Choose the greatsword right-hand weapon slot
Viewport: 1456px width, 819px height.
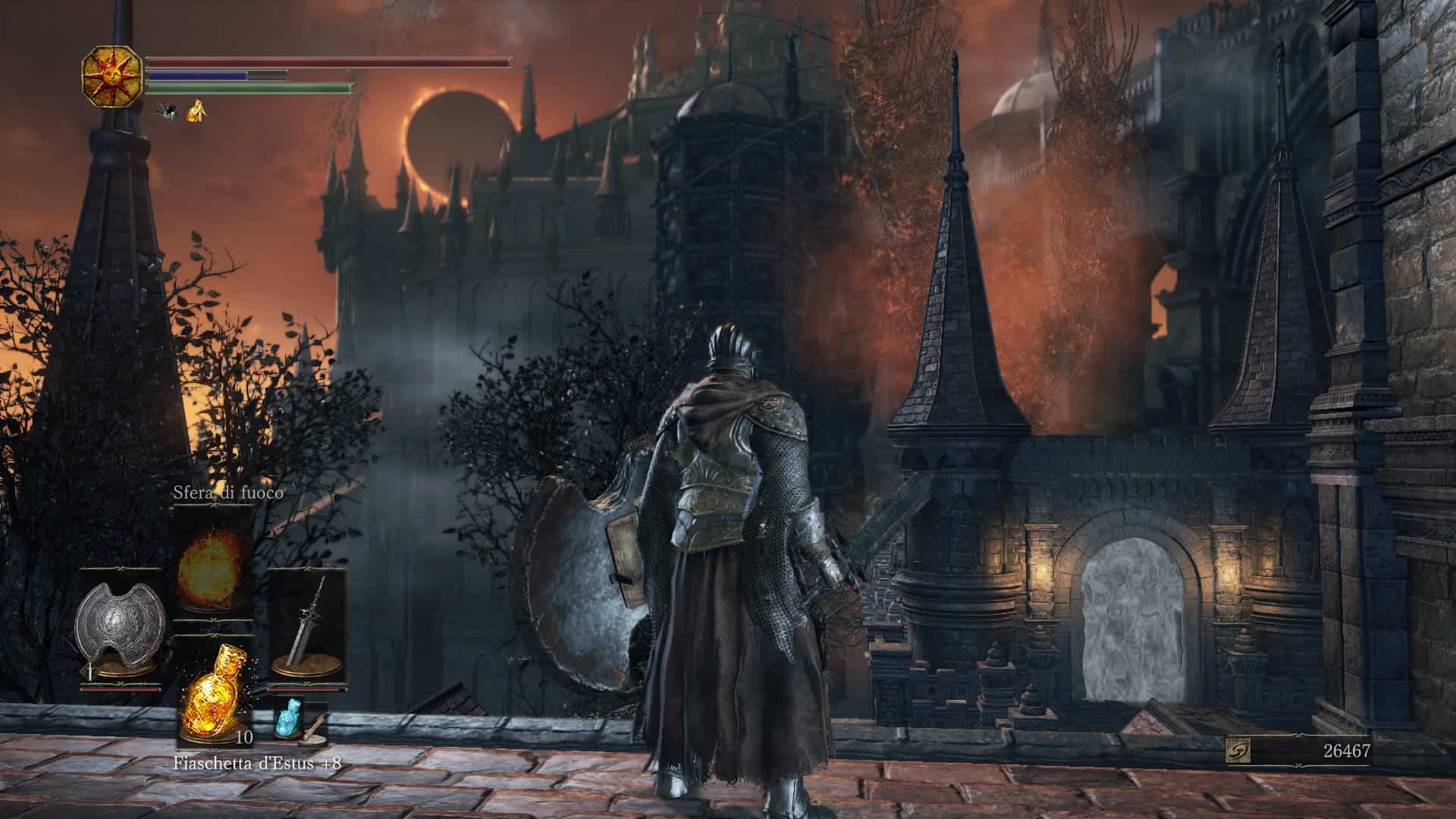[x=309, y=626]
